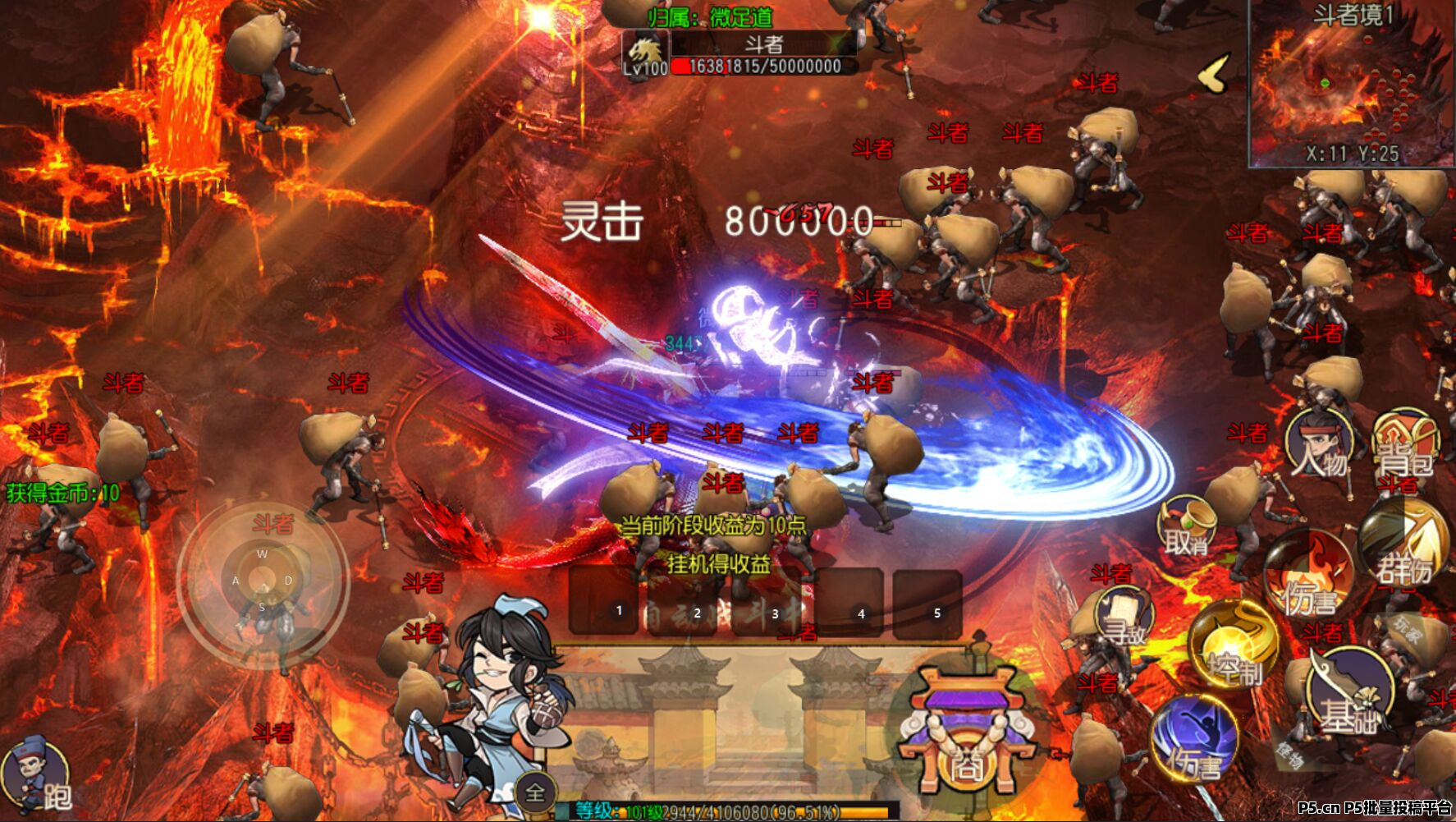
Task: Activate the golden 控制 control skill
Action: [x=1233, y=647]
